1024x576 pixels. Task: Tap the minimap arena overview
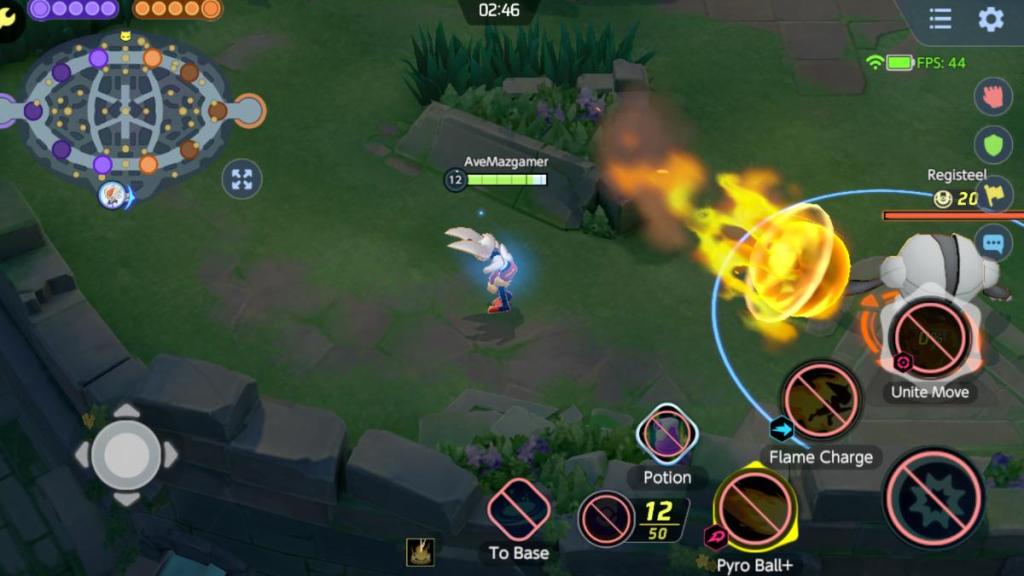[x=127, y=107]
